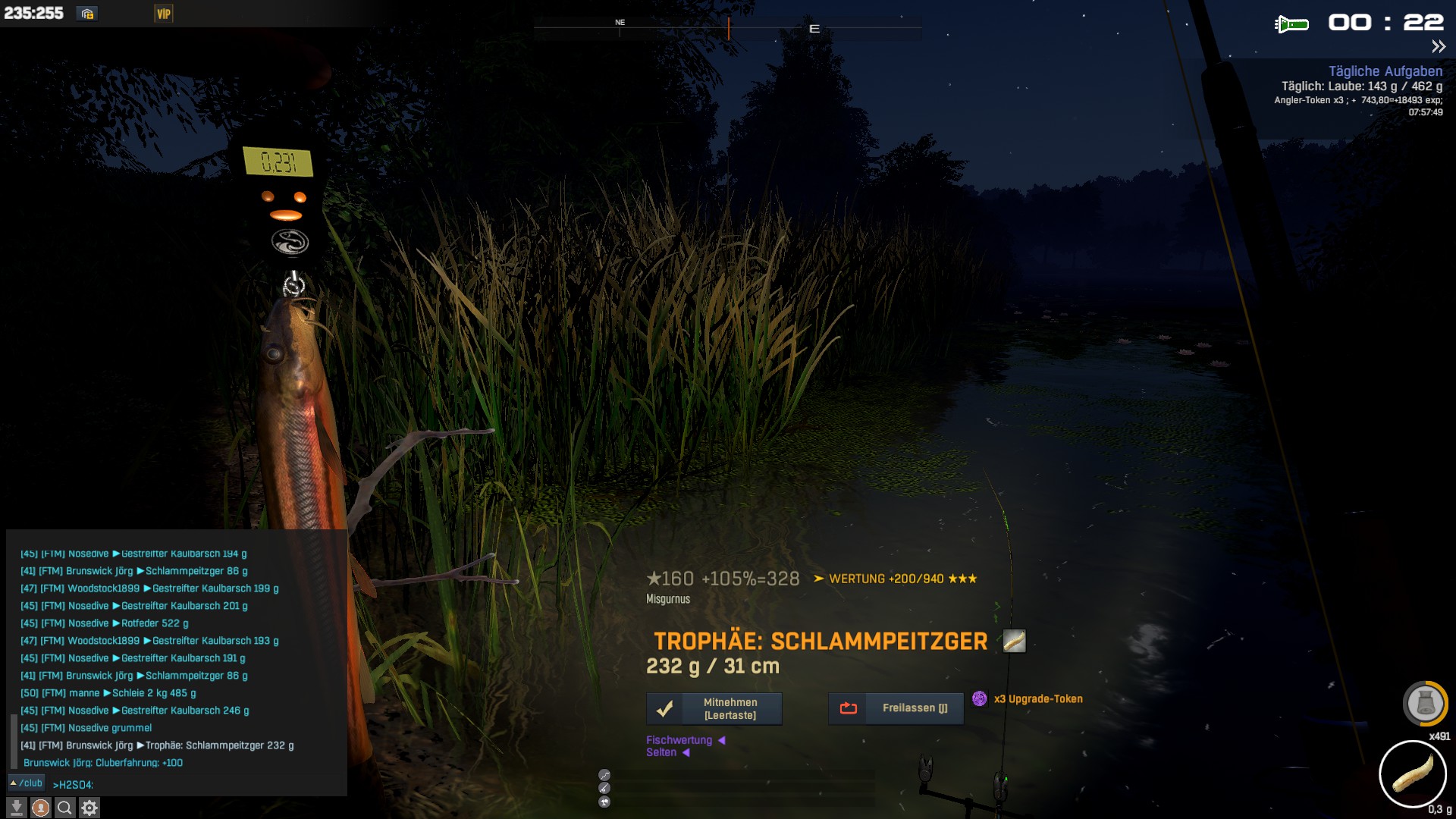Collapse the daily tasks panel with double arrows
1456x819 pixels.
tap(1439, 47)
